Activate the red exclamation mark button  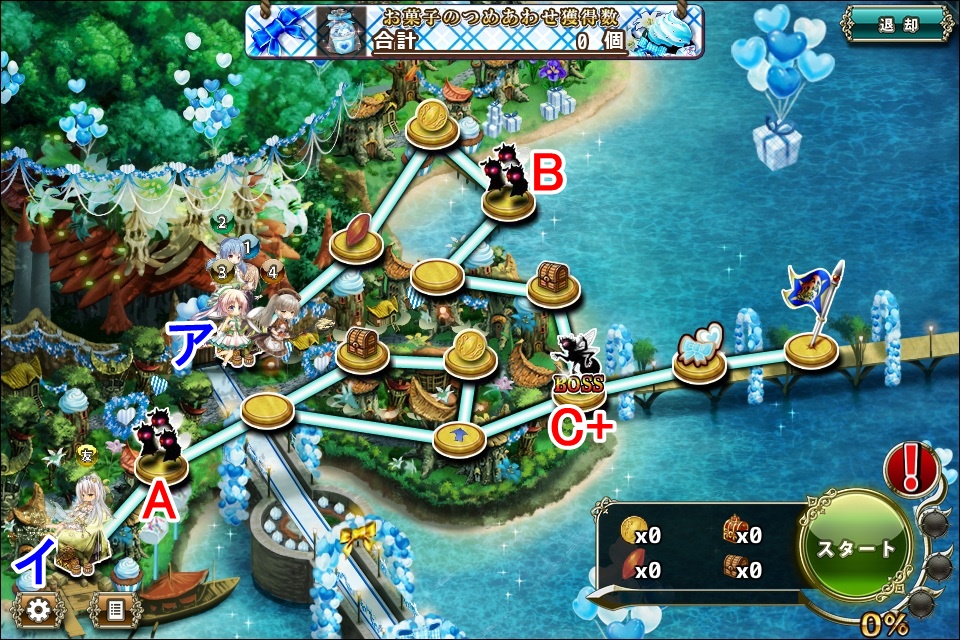tap(910, 468)
